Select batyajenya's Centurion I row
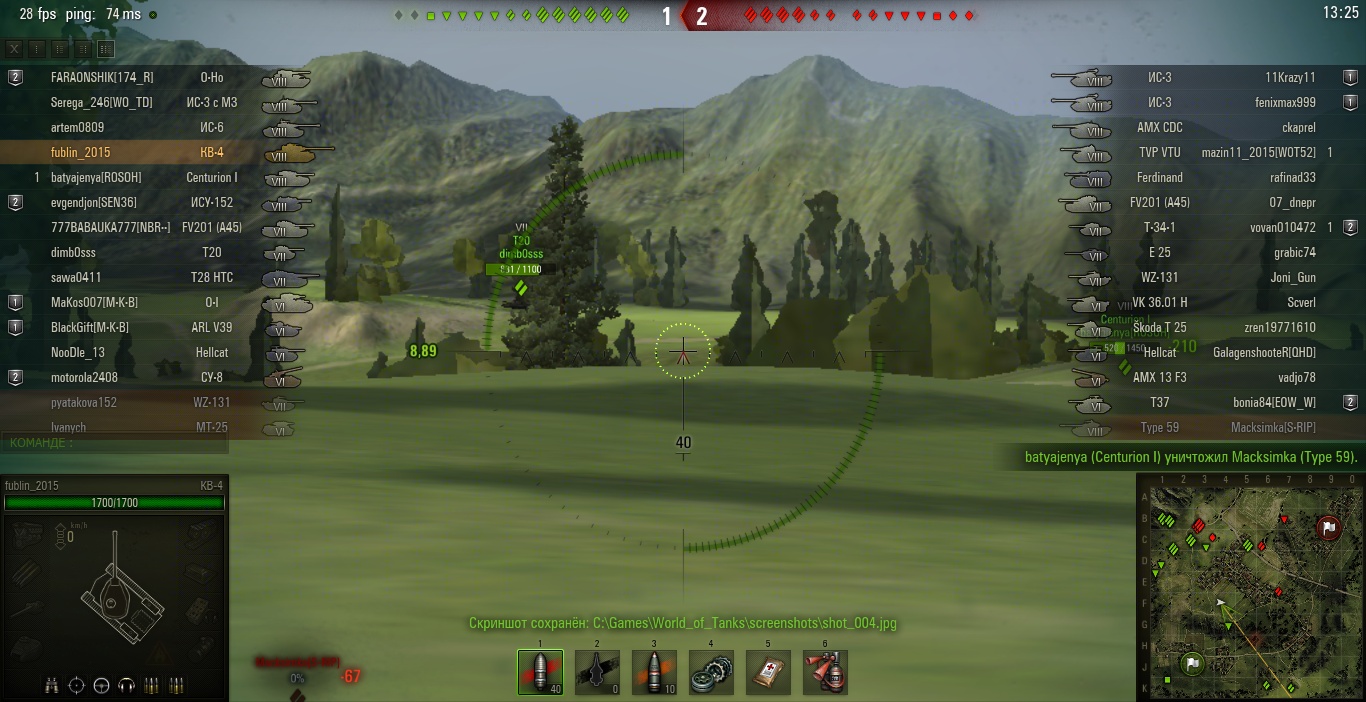The image size is (1366, 702). coord(150,177)
